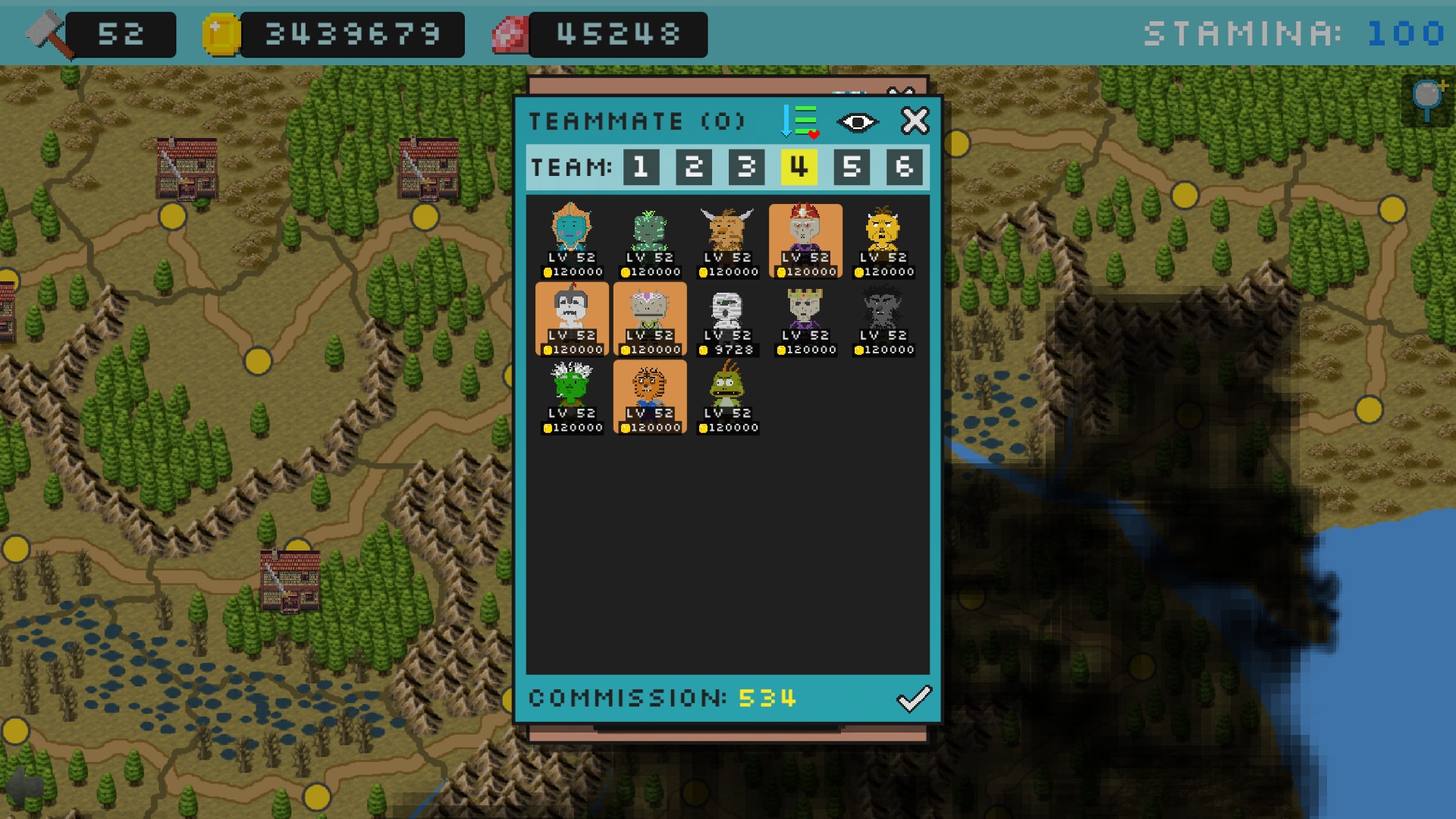Toggle the eye visibility icon
Screen dimensions: 1456x819
[857, 121]
